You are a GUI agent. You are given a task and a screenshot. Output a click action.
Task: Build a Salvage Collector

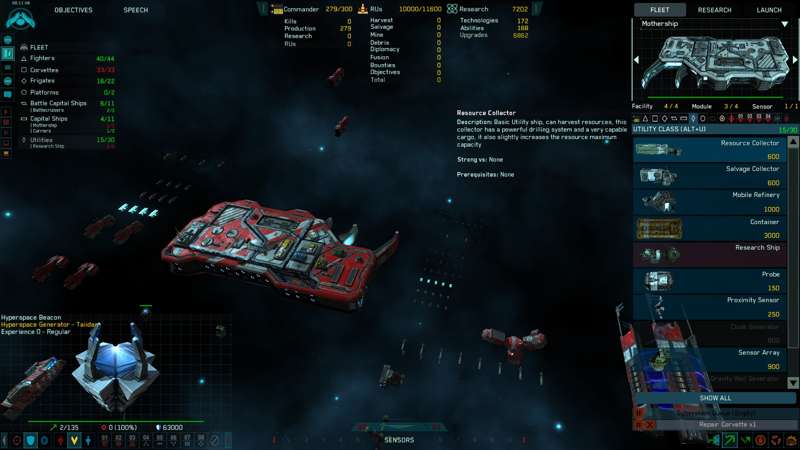710,176
